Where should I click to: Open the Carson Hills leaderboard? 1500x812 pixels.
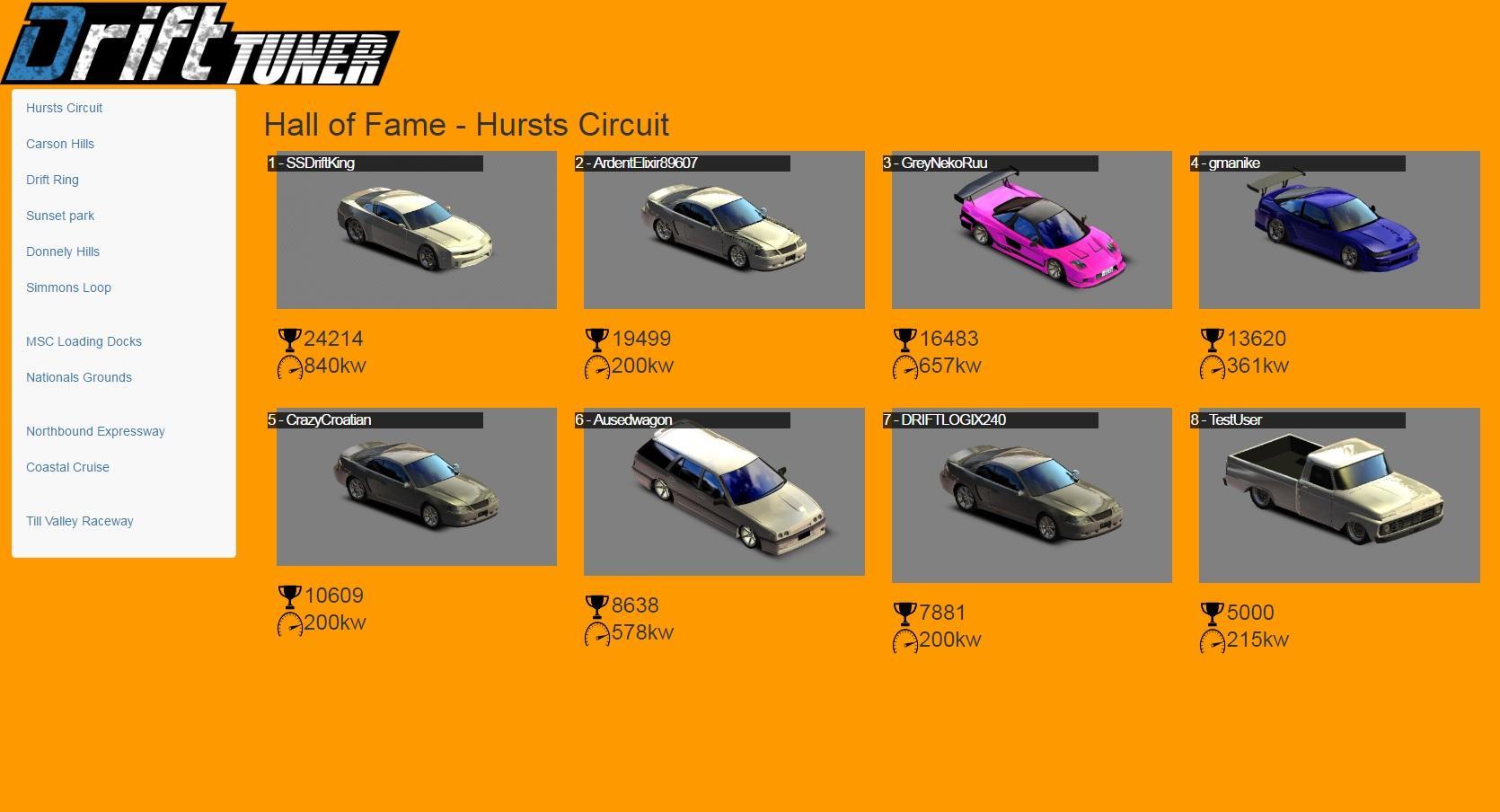coord(59,144)
